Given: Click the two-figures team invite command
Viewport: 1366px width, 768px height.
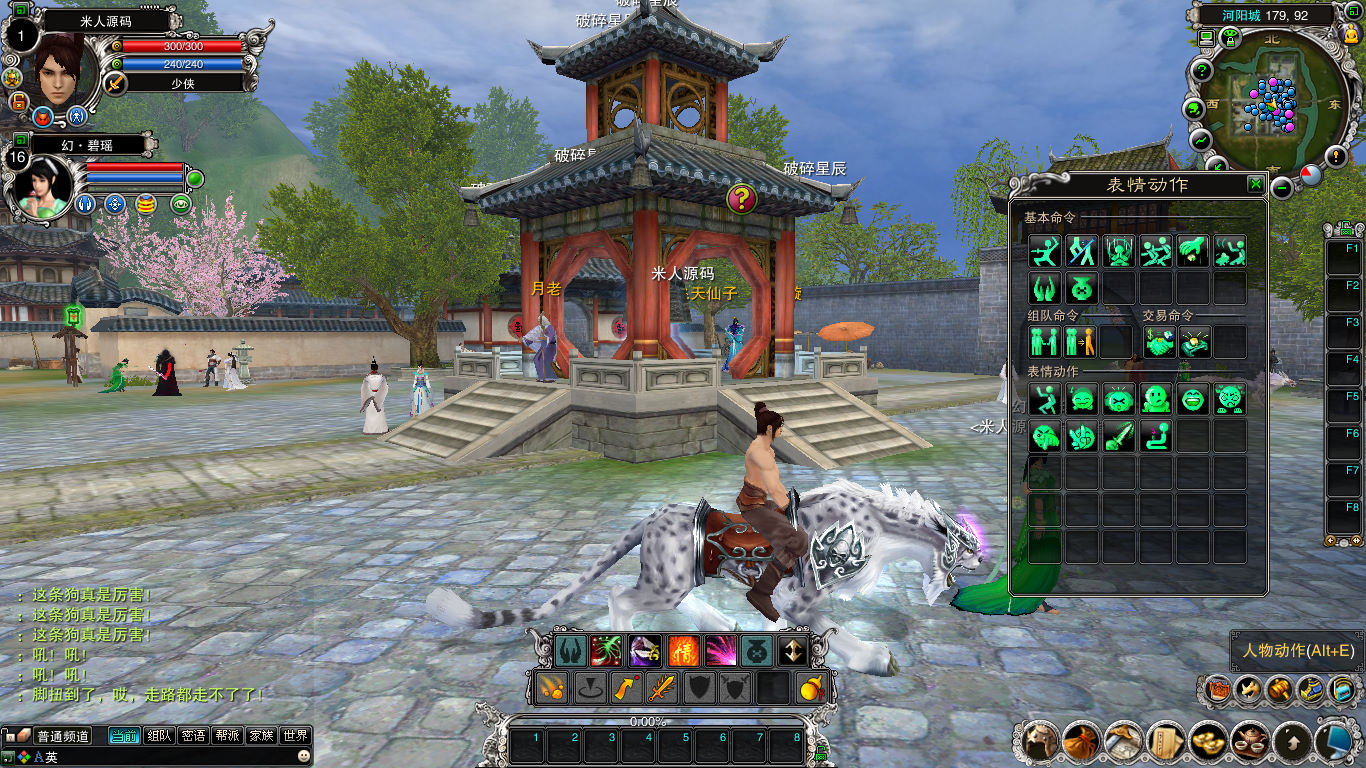Looking at the screenshot, I should pyautogui.click(x=1044, y=342).
